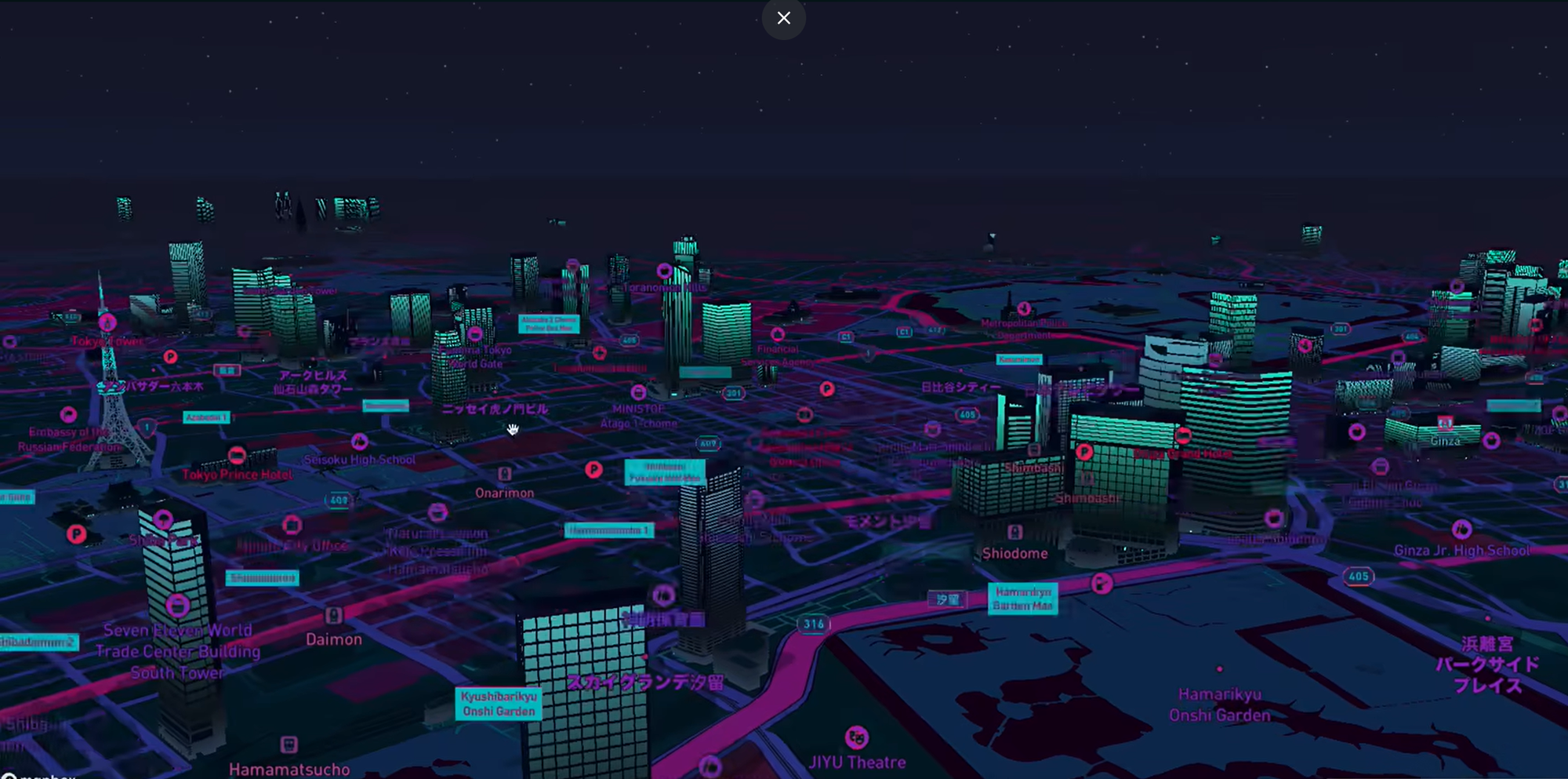Close the map overlay with the X button
The width and height of the screenshot is (1568, 779).
pos(783,17)
